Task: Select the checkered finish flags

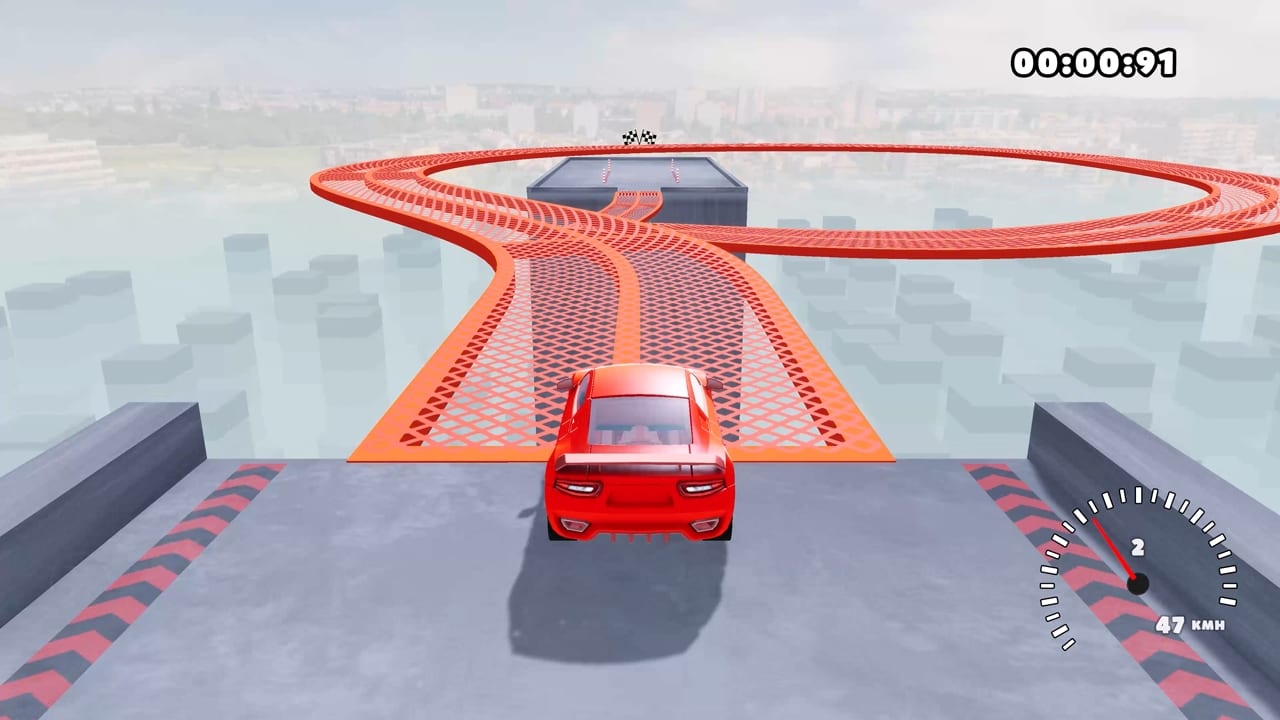Action: [x=637, y=137]
